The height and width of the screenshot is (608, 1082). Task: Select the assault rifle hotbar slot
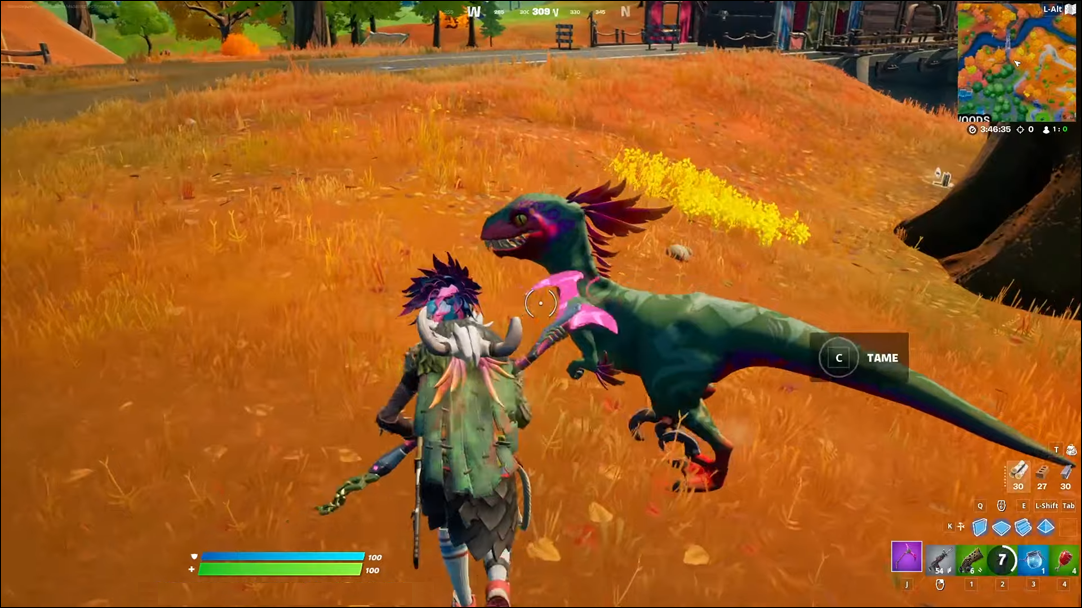click(x=940, y=559)
